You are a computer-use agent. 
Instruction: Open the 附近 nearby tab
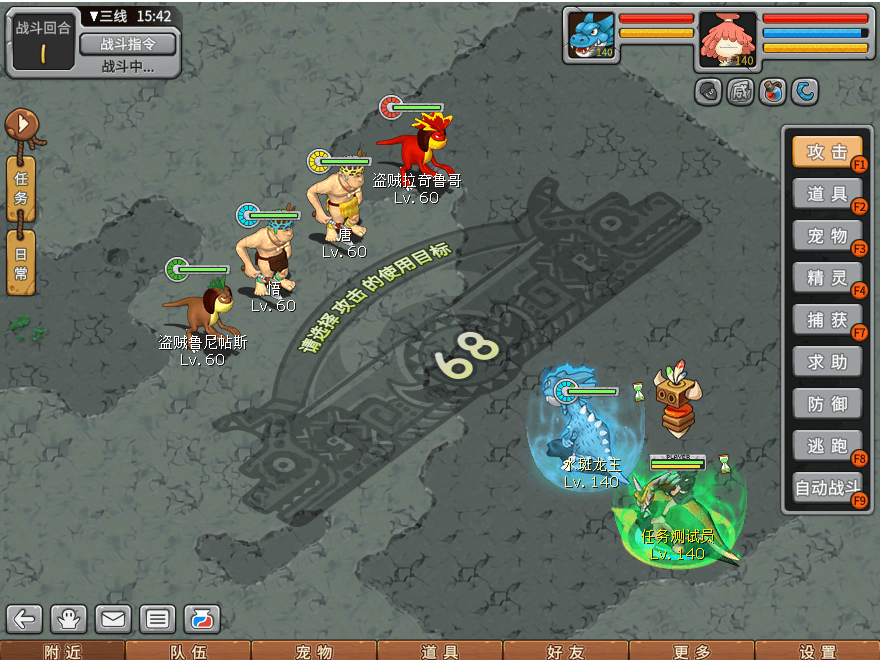tap(62, 651)
